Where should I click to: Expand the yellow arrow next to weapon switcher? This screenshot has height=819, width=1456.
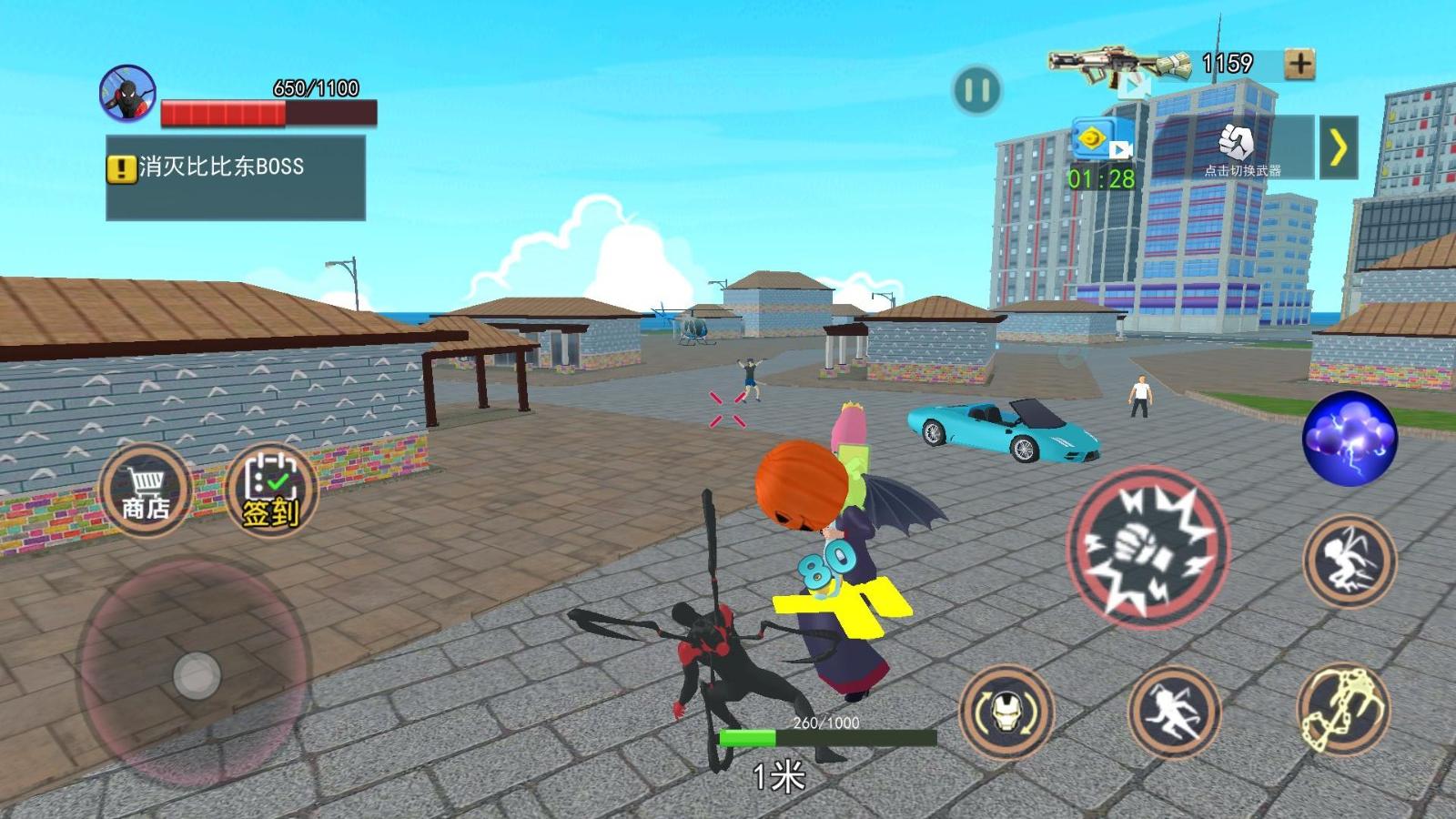[1338, 147]
